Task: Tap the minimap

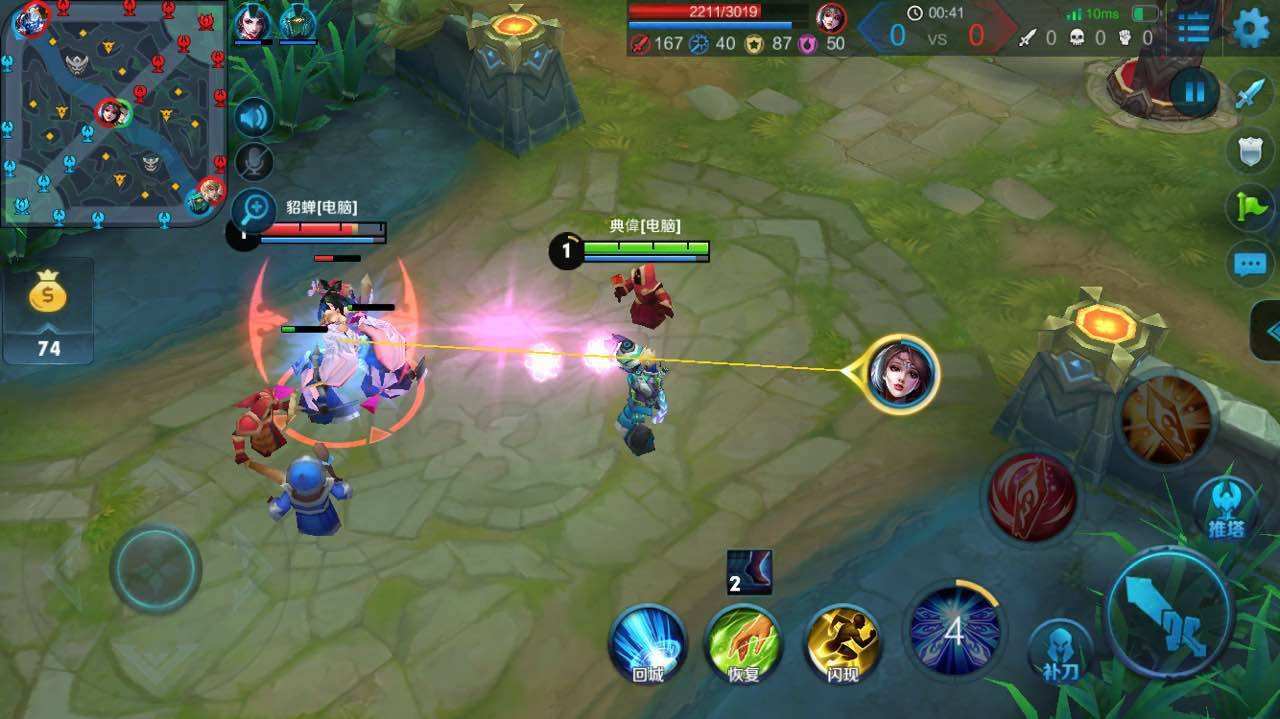Action: (x=113, y=111)
